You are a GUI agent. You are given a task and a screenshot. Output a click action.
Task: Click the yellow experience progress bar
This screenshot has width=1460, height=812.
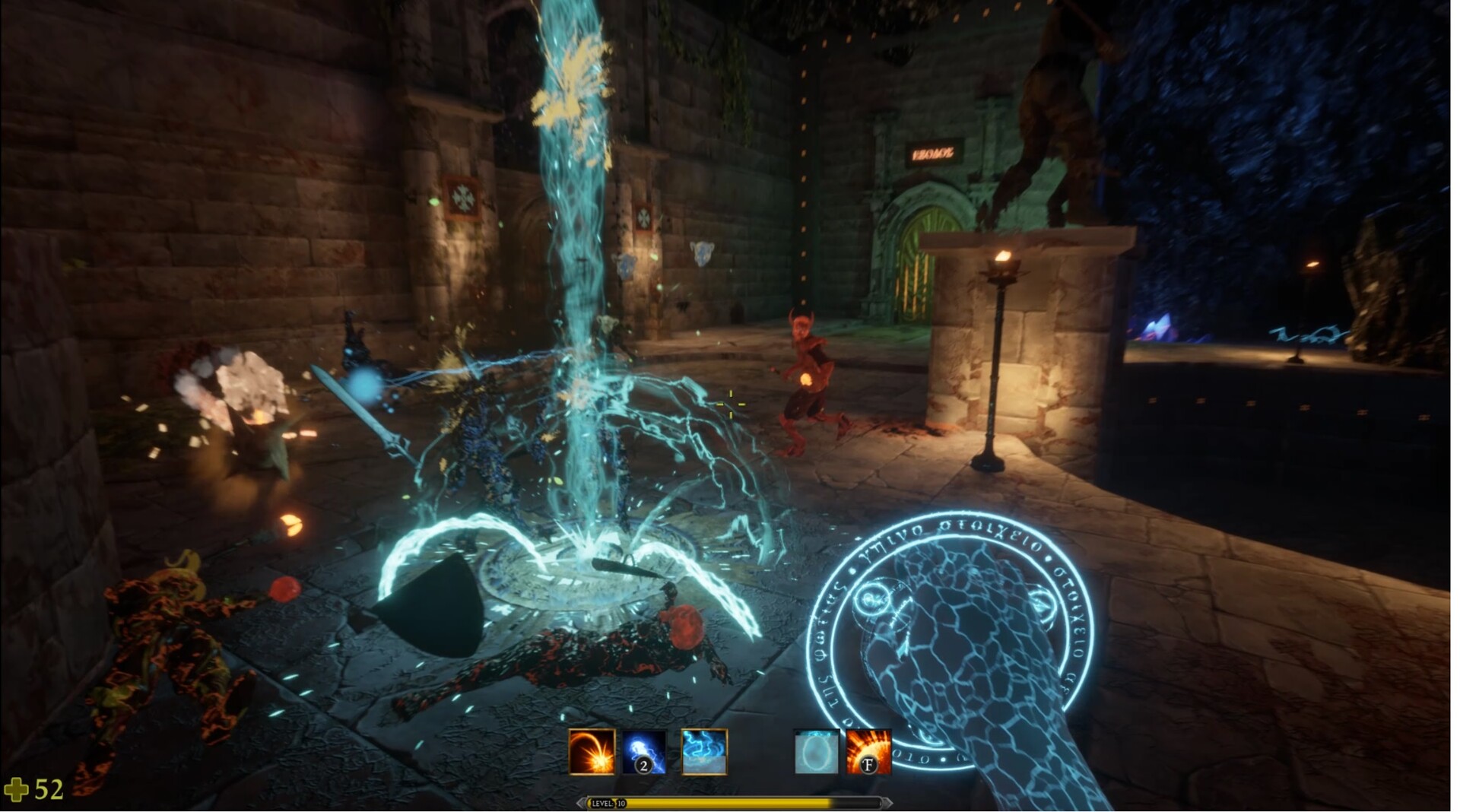[730, 804]
